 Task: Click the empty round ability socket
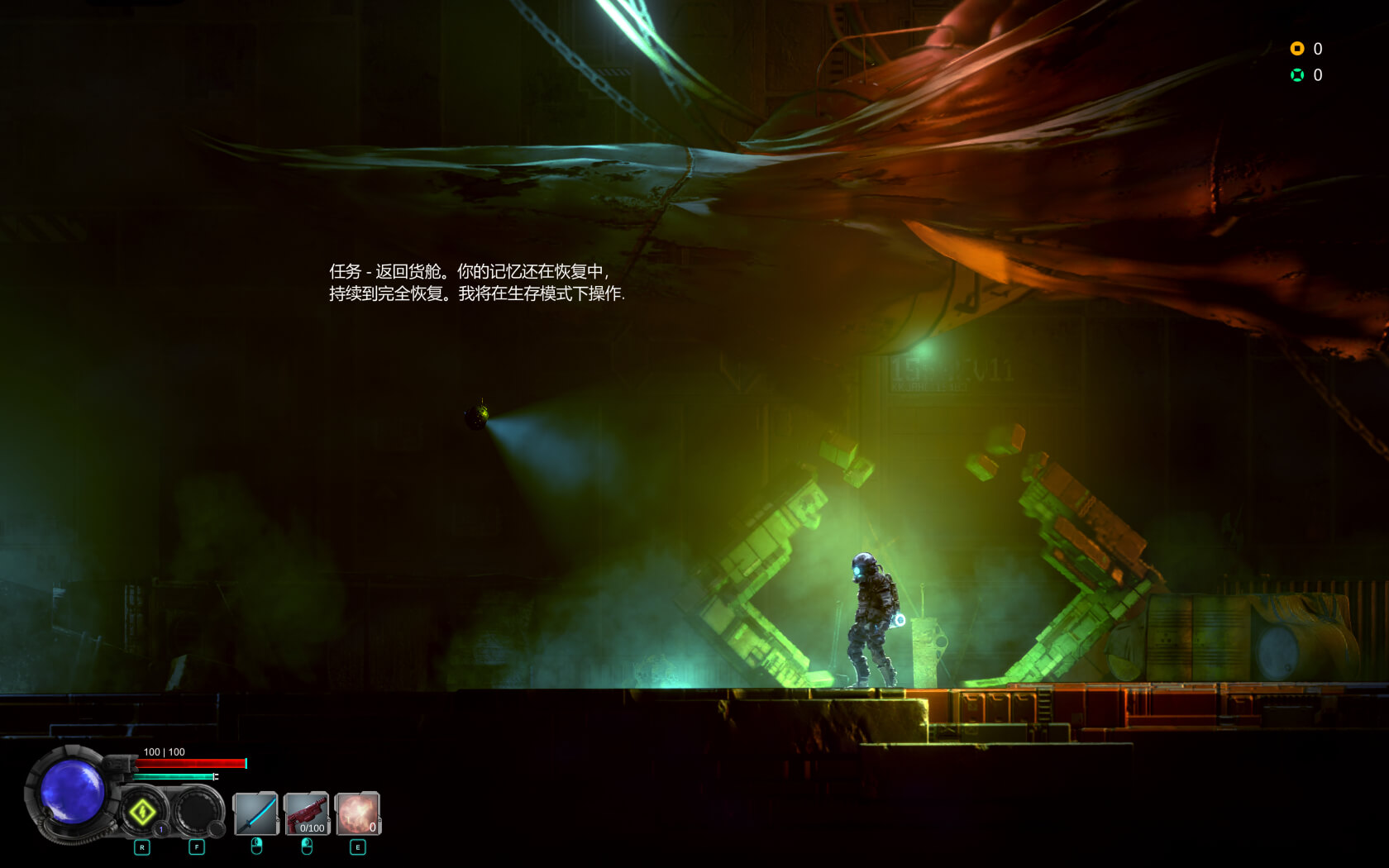point(197,810)
